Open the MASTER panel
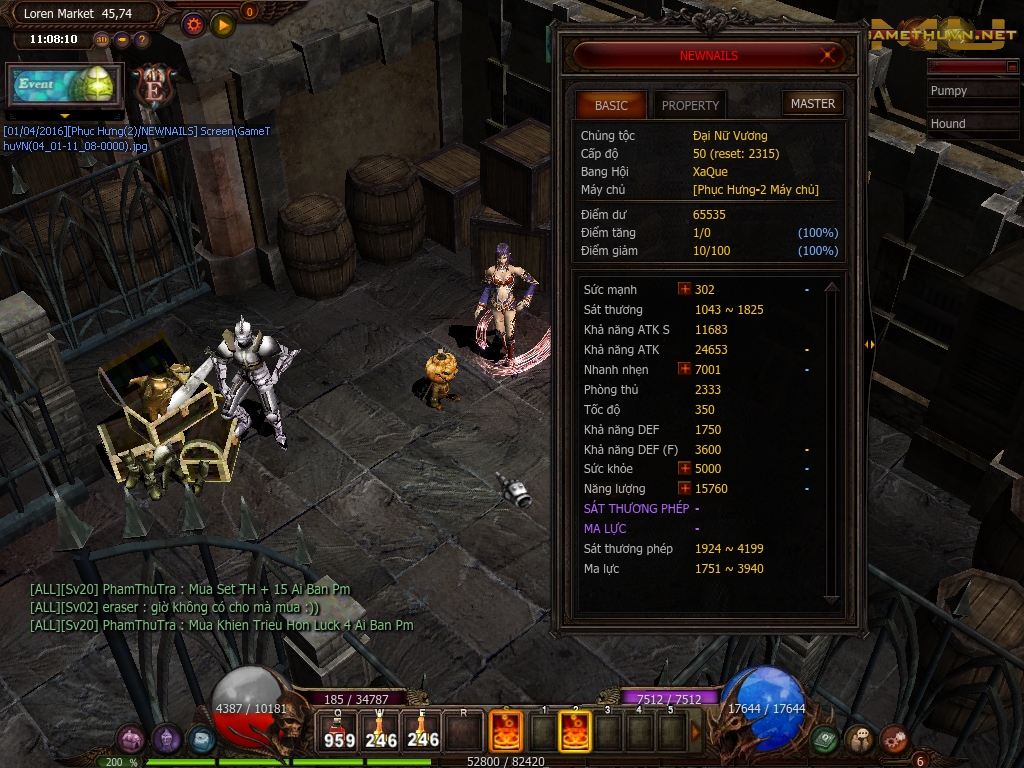 tap(812, 103)
